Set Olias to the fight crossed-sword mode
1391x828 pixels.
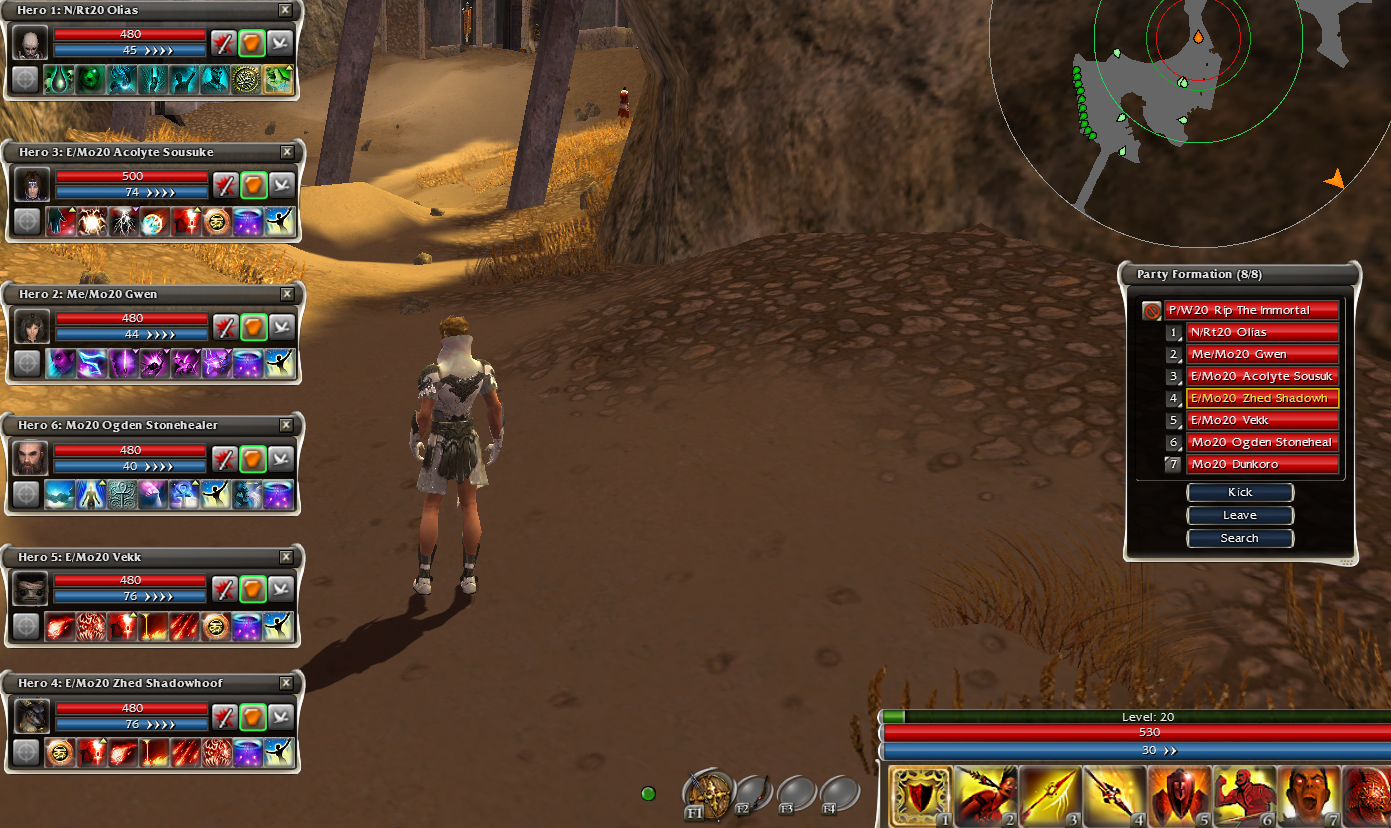tap(223, 43)
